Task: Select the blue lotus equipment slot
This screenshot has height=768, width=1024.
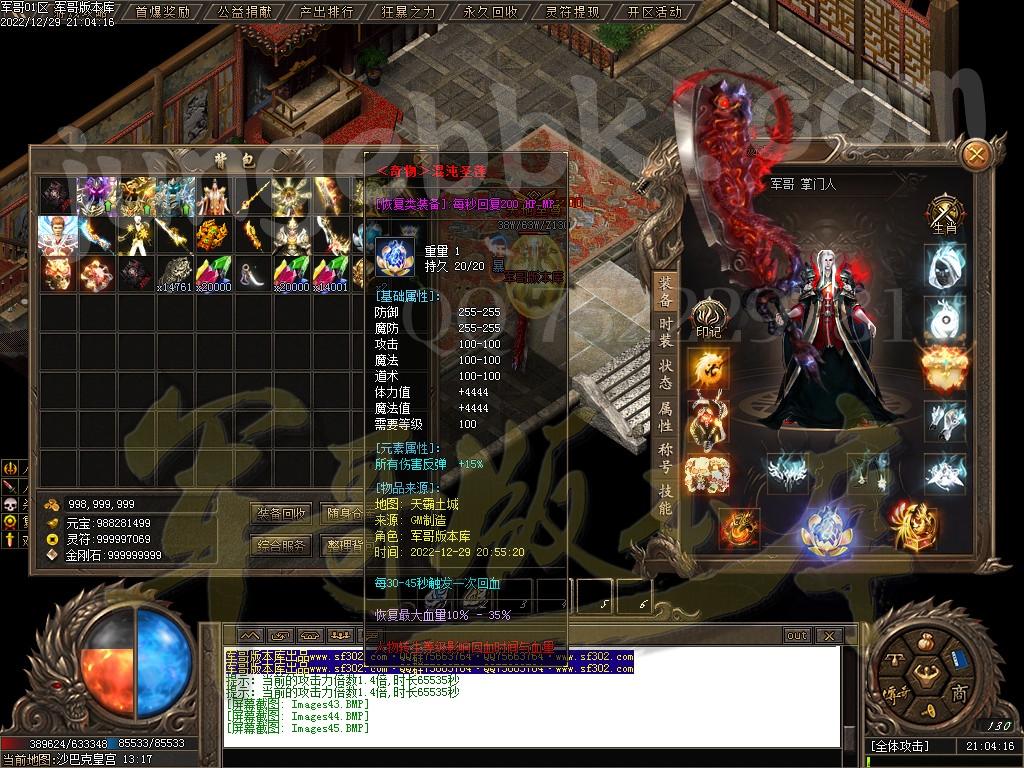Action: click(x=826, y=528)
